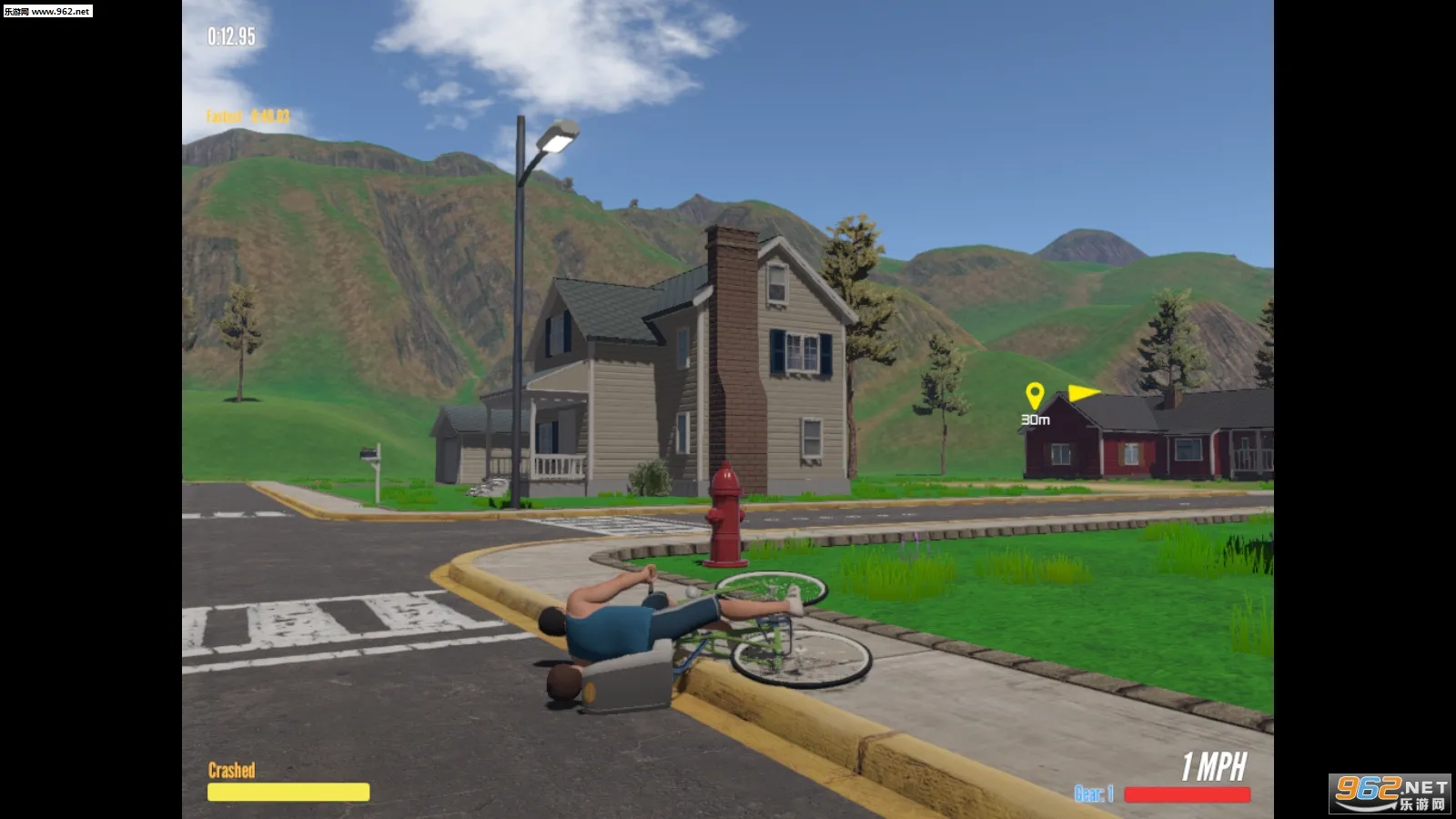The image size is (1456, 819).
Task: Click the 962.NET watermark logo
Action: tap(1390, 794)
